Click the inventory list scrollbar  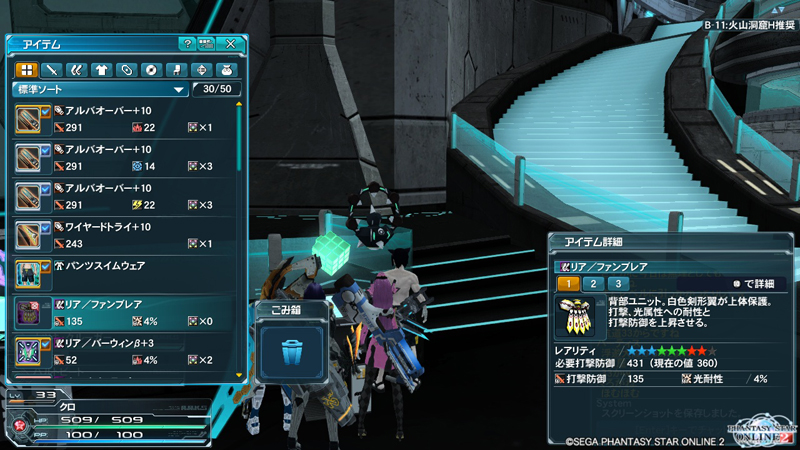point(239,240)
